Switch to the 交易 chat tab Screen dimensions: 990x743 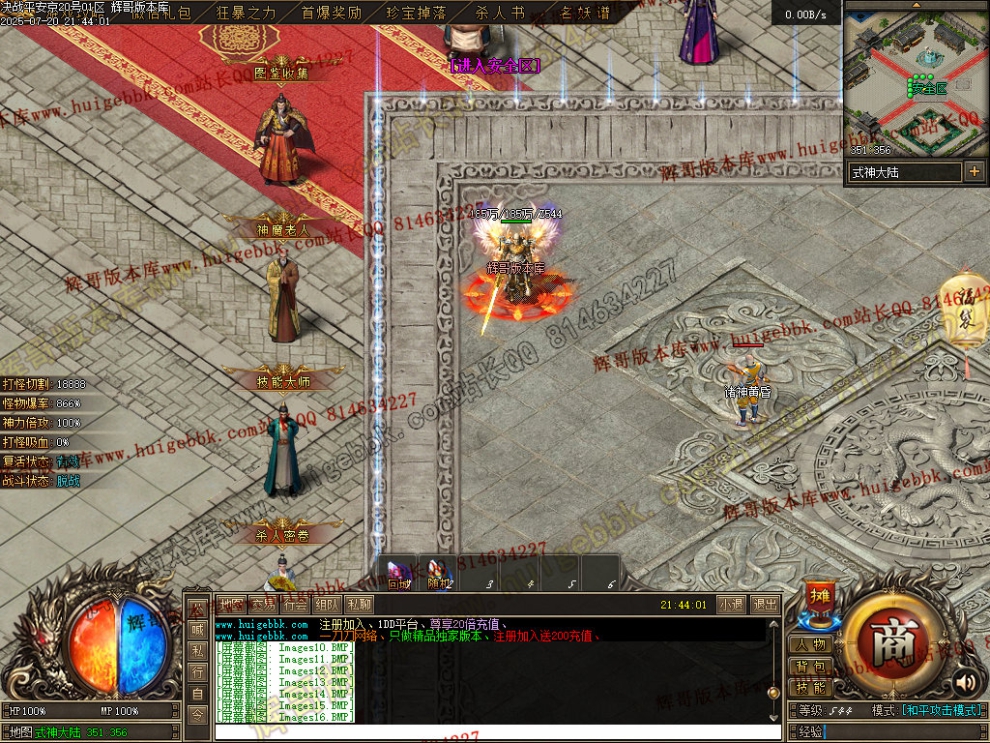264,604
